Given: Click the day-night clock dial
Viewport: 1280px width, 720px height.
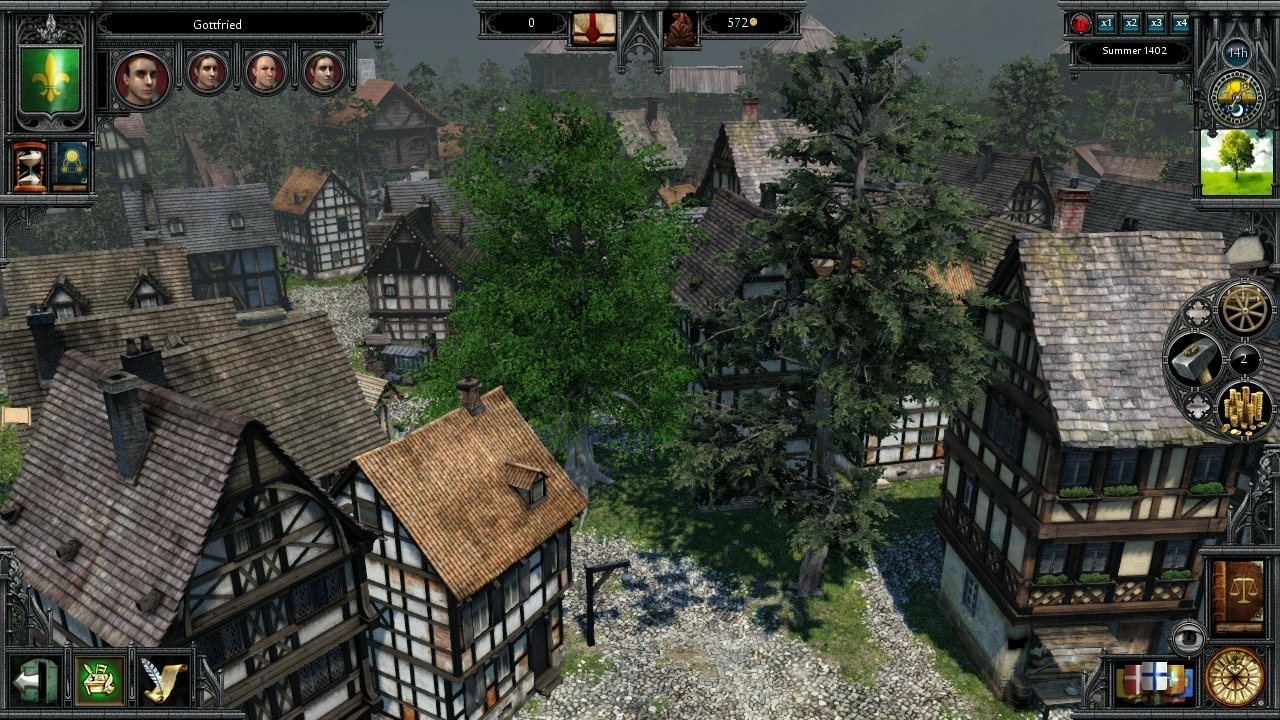Looking at the screenshot, I should tap(1237, 96).
